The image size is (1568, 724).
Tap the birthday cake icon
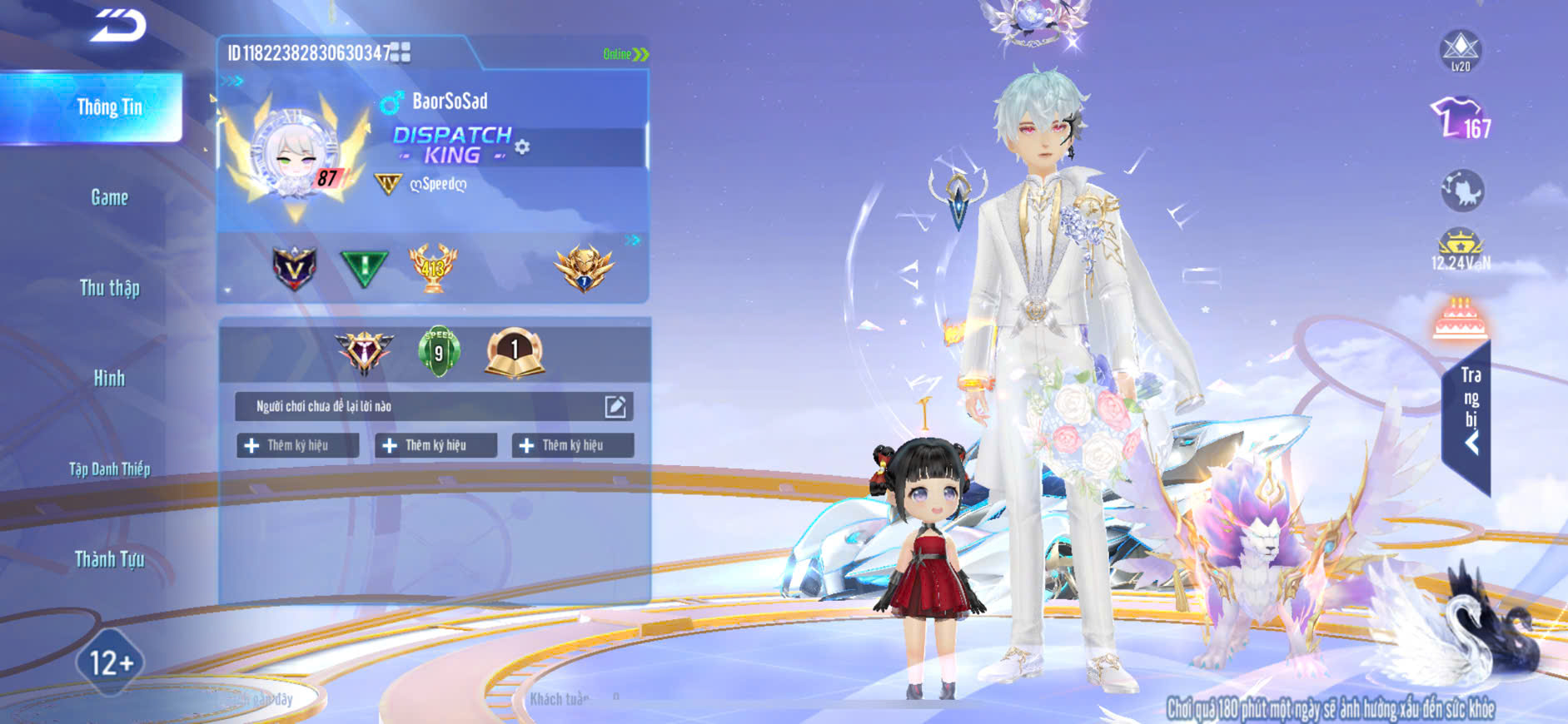pyautogui.click(x=1461, y=318)
